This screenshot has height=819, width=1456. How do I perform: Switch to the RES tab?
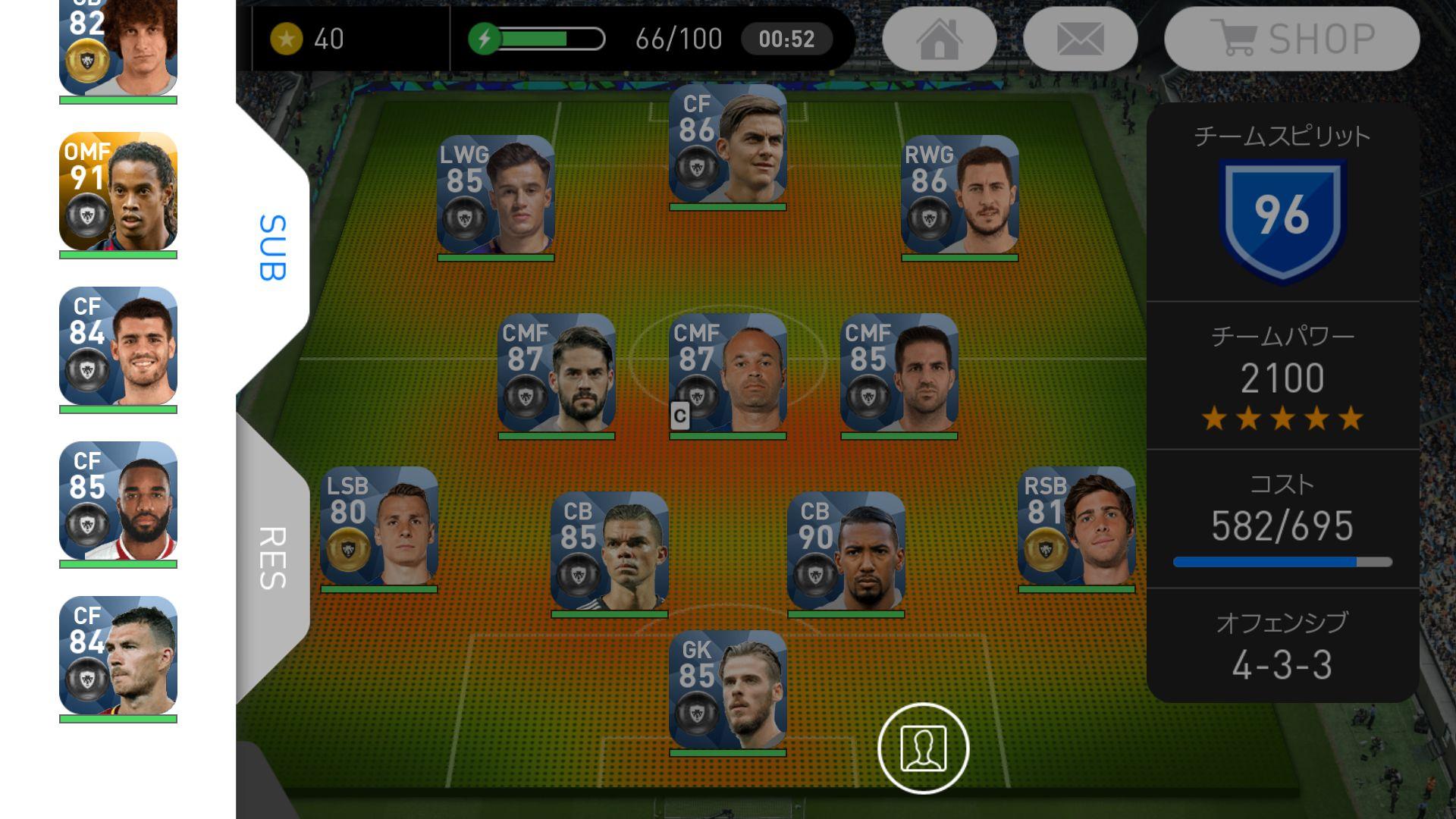[273, 558]
